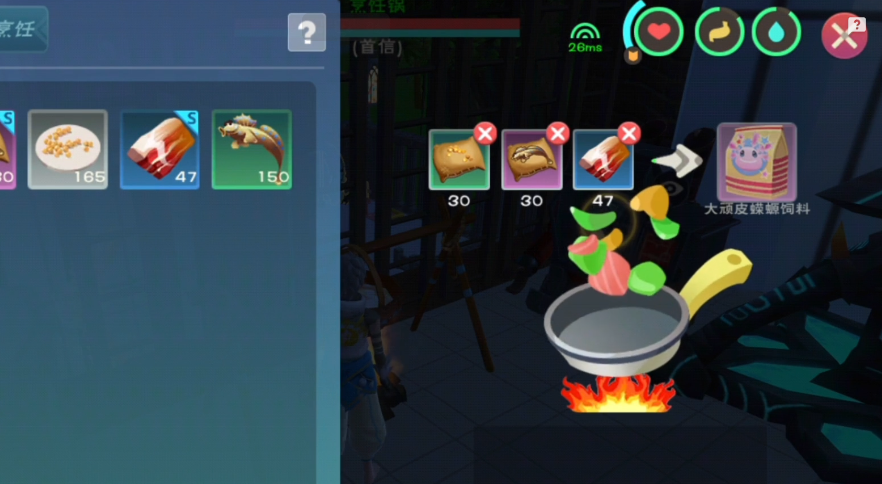The image size is (882, 484).
Task: Open the question mark help button
Action: coord(307,32)
